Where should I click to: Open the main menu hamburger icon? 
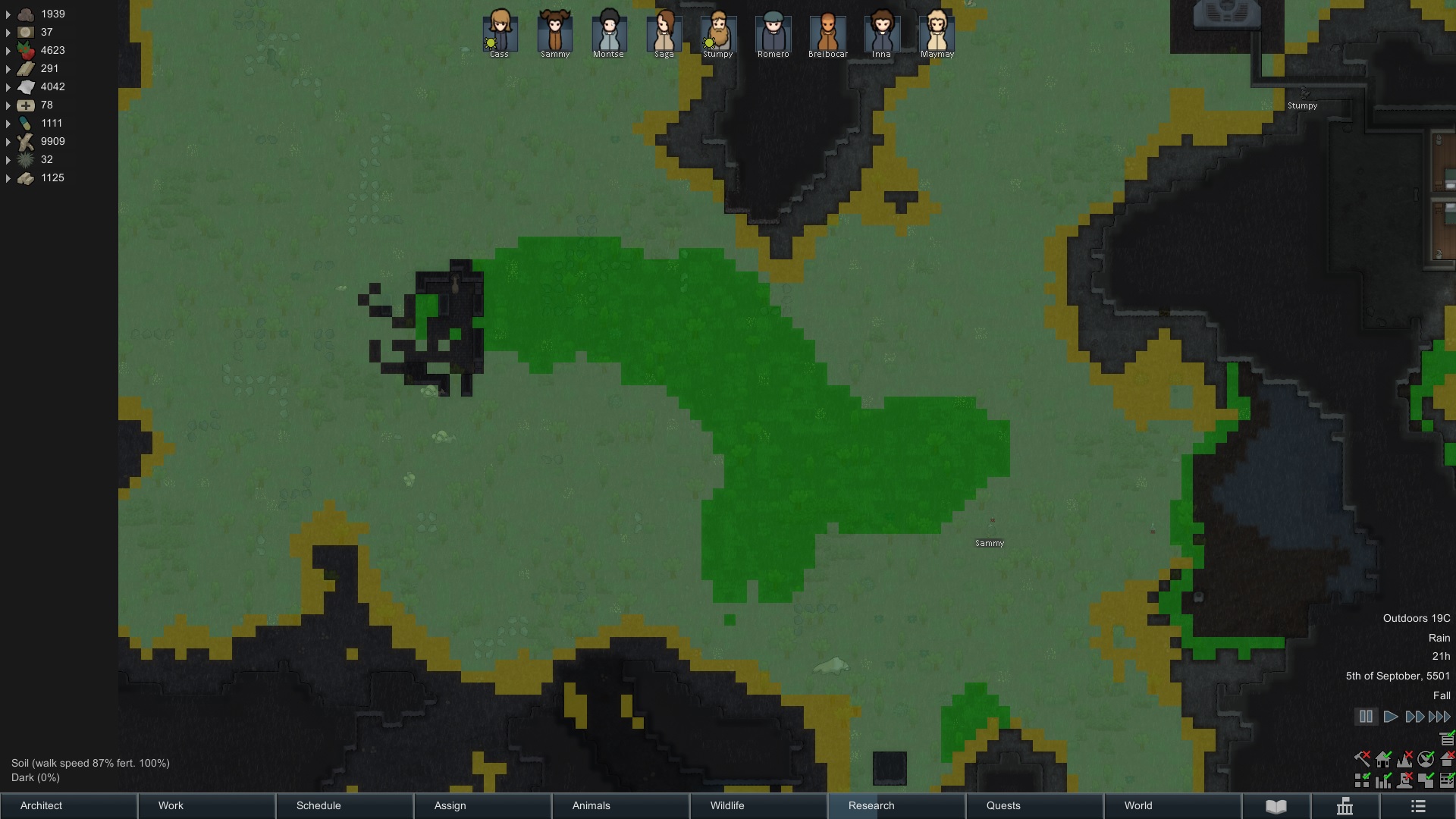point(1417,806)
